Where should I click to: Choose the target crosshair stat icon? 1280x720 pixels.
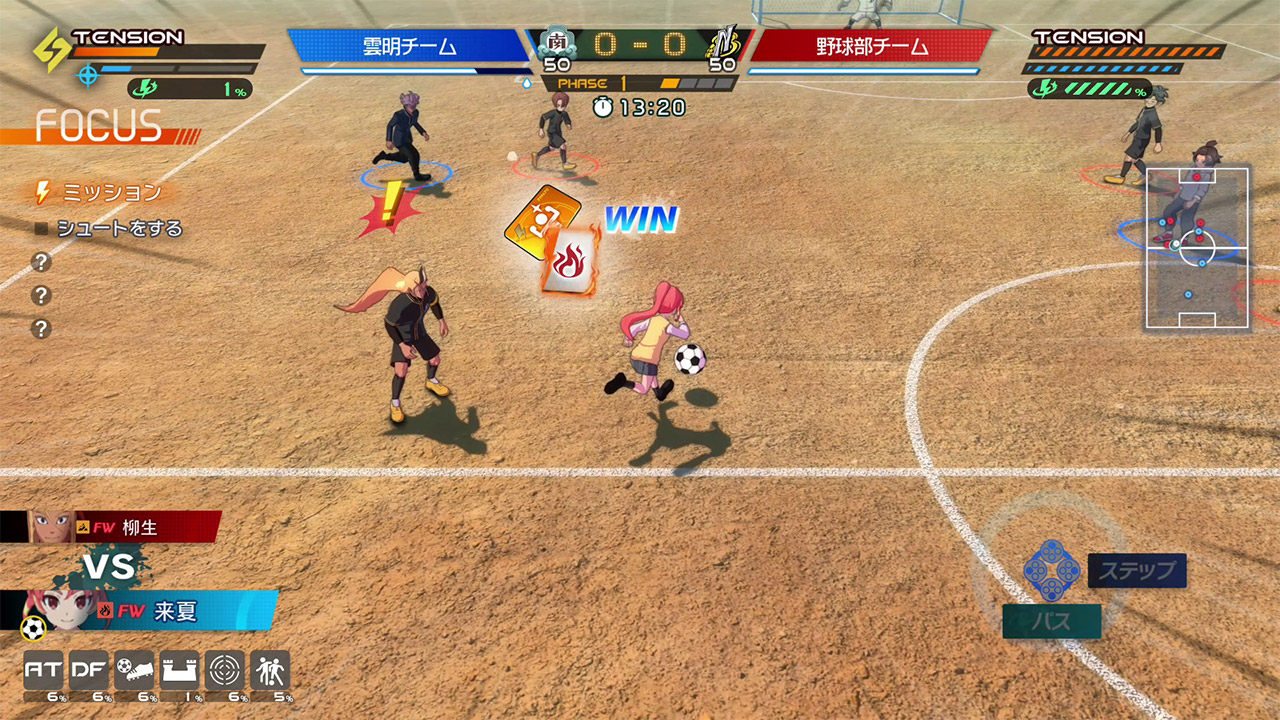point(224,670)
